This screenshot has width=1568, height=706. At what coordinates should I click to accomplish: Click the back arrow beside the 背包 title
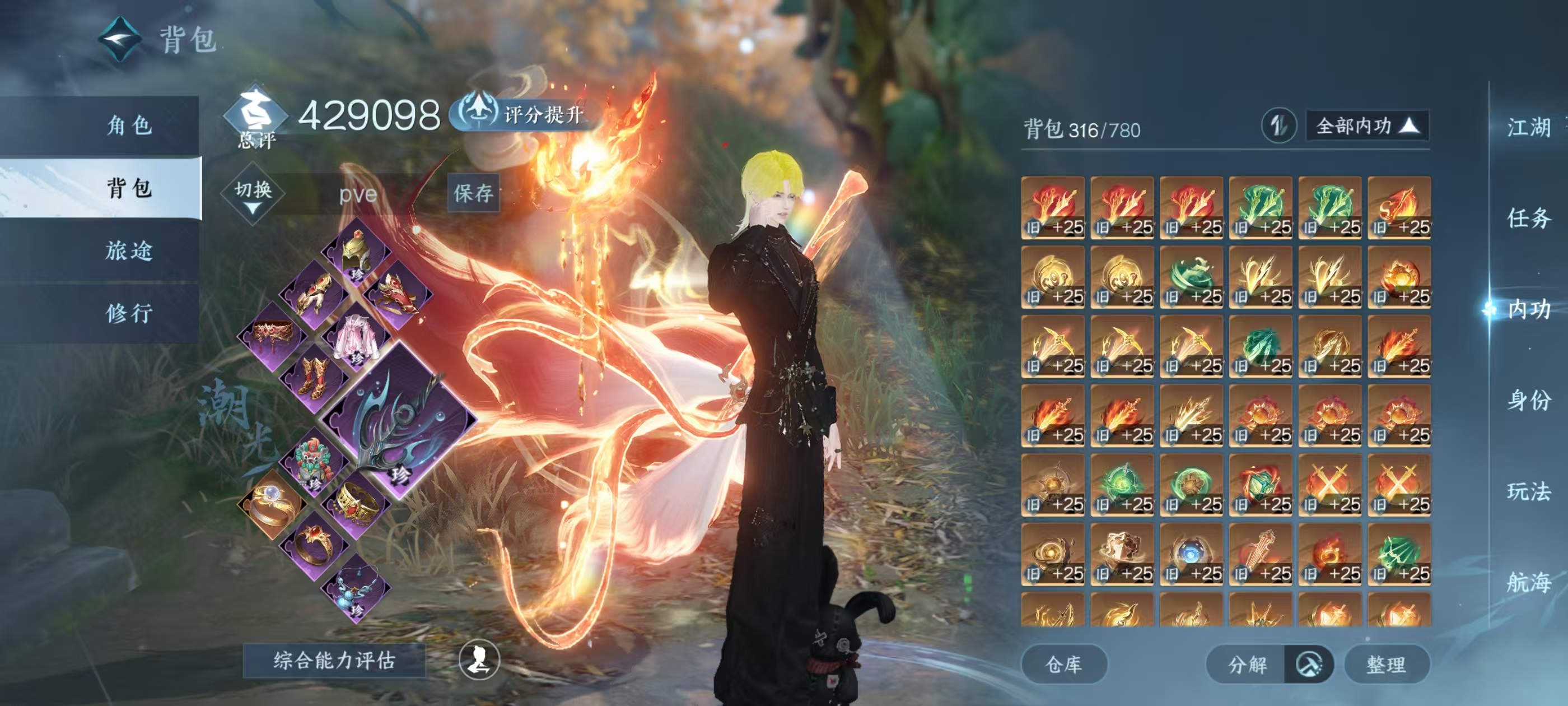pyautogui.click(x=120, y=39)
